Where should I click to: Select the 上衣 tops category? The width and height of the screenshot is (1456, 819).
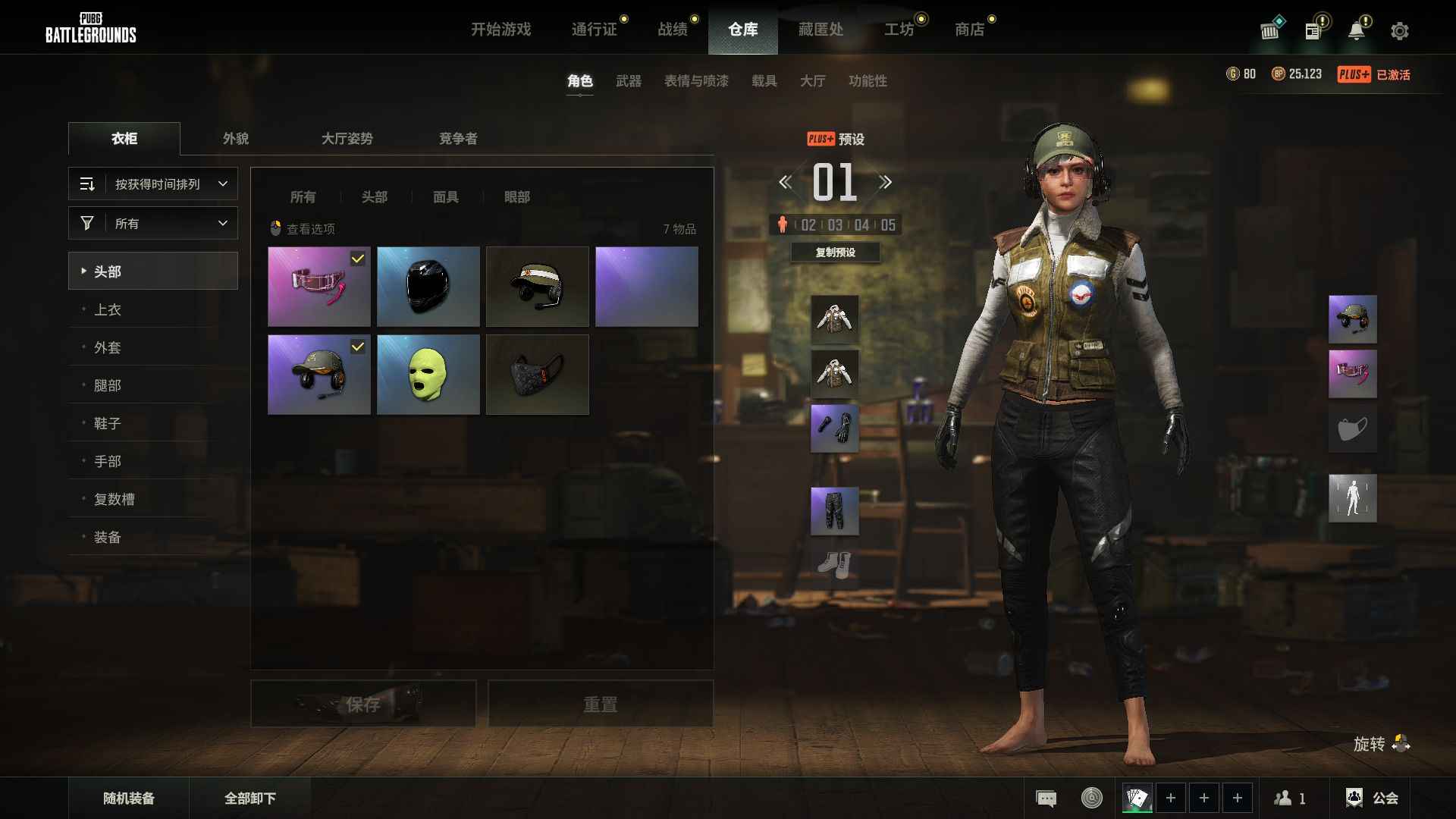tap(108, 309)
